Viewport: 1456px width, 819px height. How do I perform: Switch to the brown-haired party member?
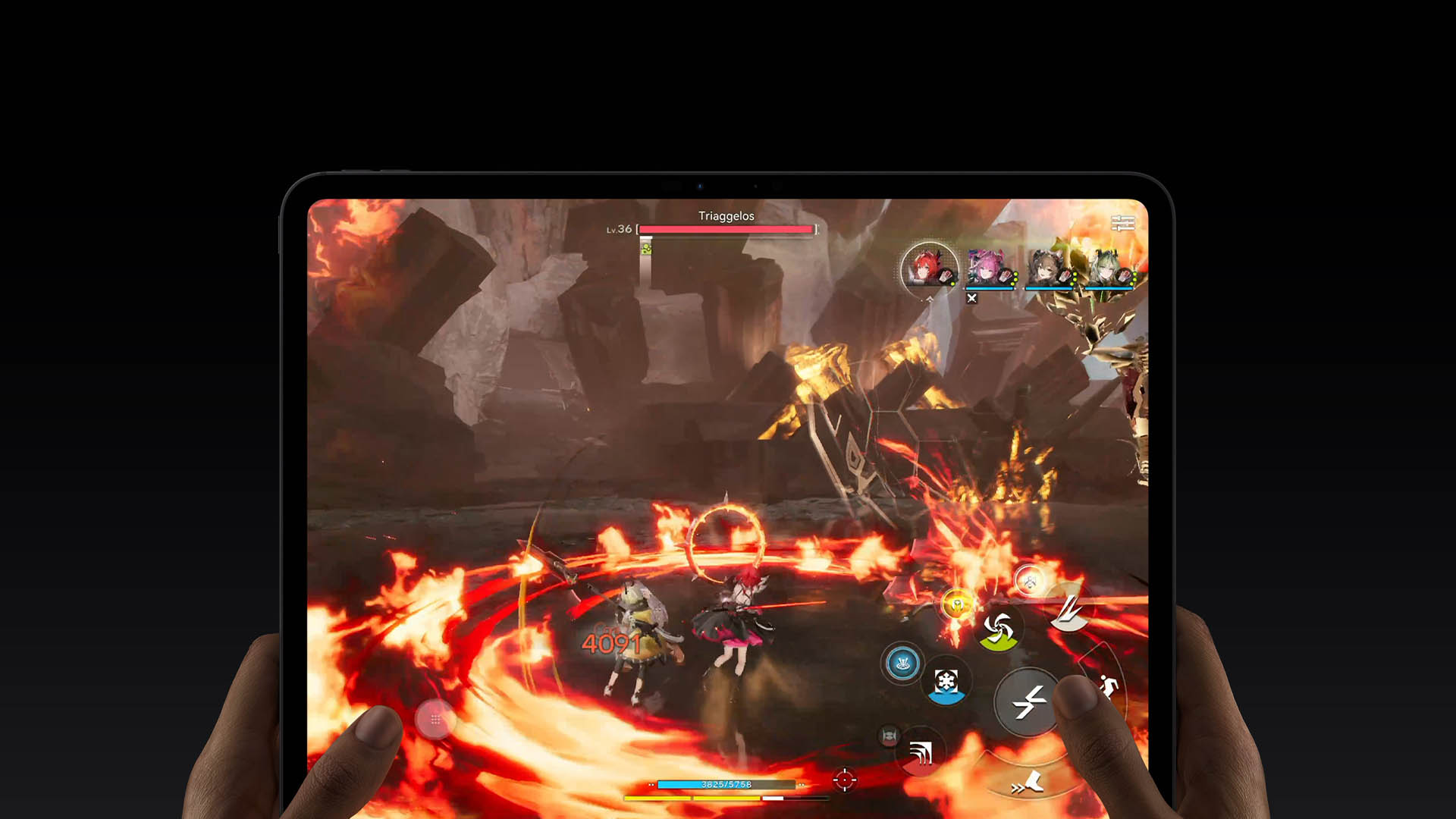(1046, 265)
